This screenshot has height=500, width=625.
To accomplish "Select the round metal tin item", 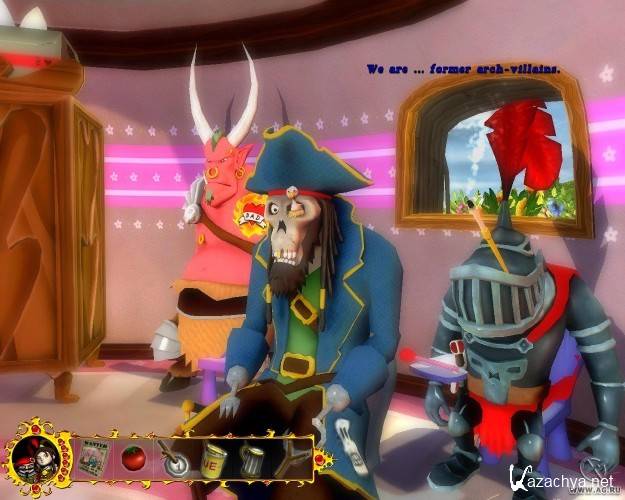I will click(175, 461).
